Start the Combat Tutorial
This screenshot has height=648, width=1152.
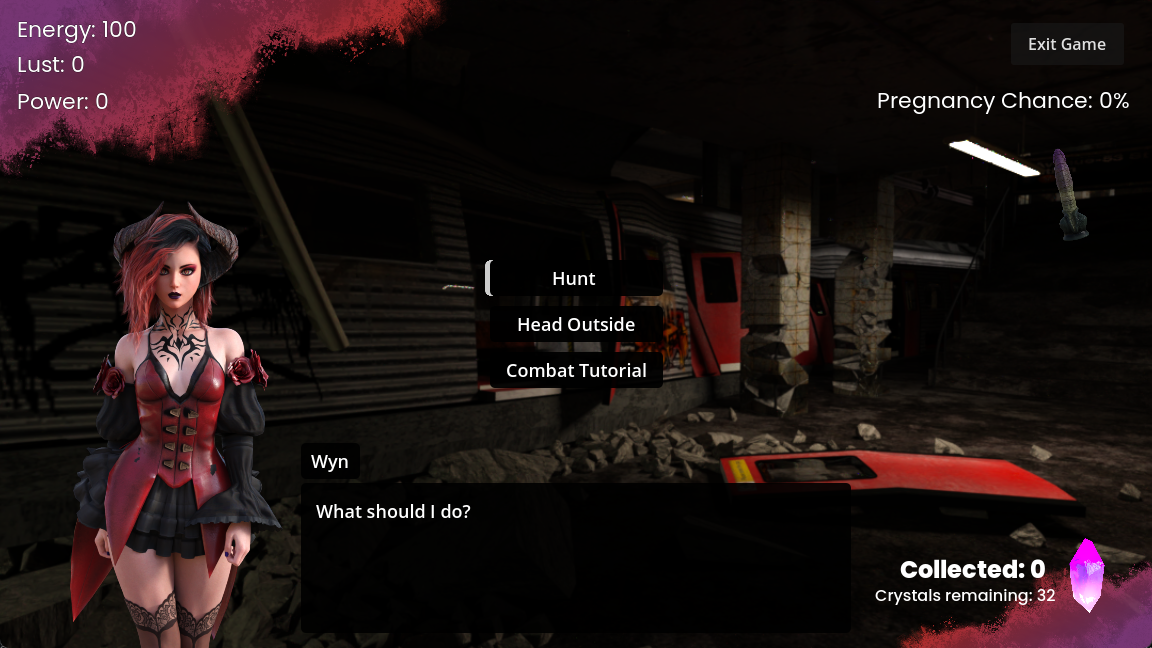coord(576,370)
